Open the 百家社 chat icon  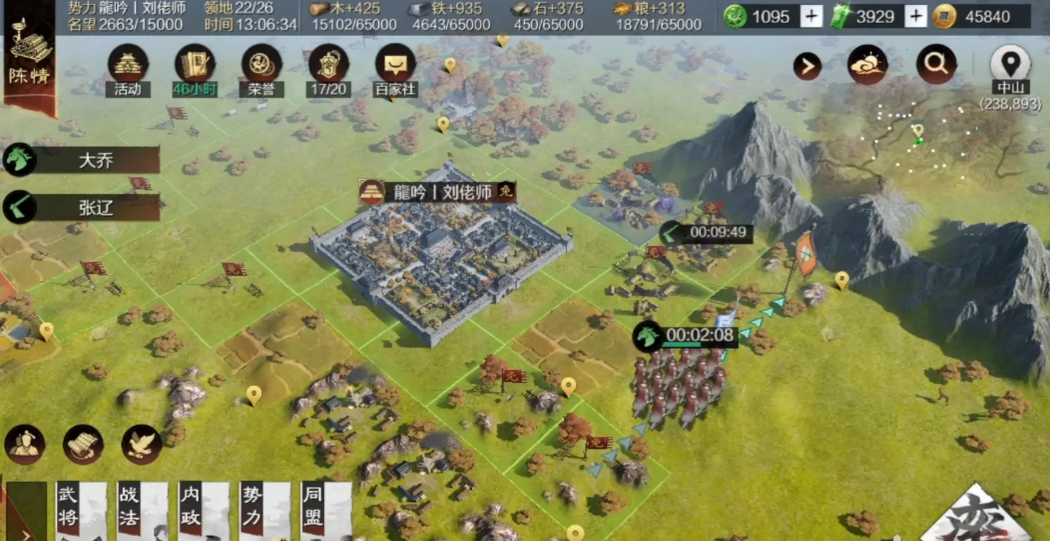point(395,68)
